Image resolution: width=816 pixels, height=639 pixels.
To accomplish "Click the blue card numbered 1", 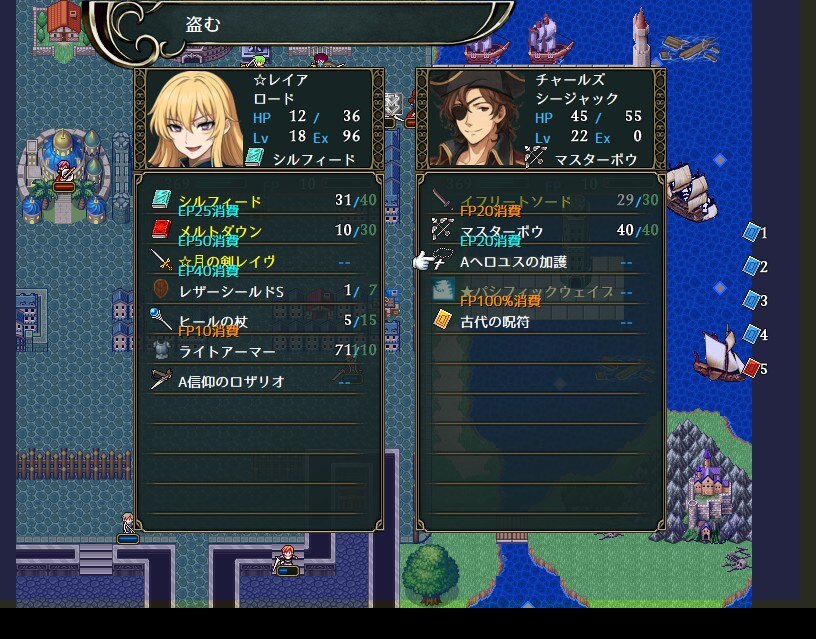I will click(752, 232).
